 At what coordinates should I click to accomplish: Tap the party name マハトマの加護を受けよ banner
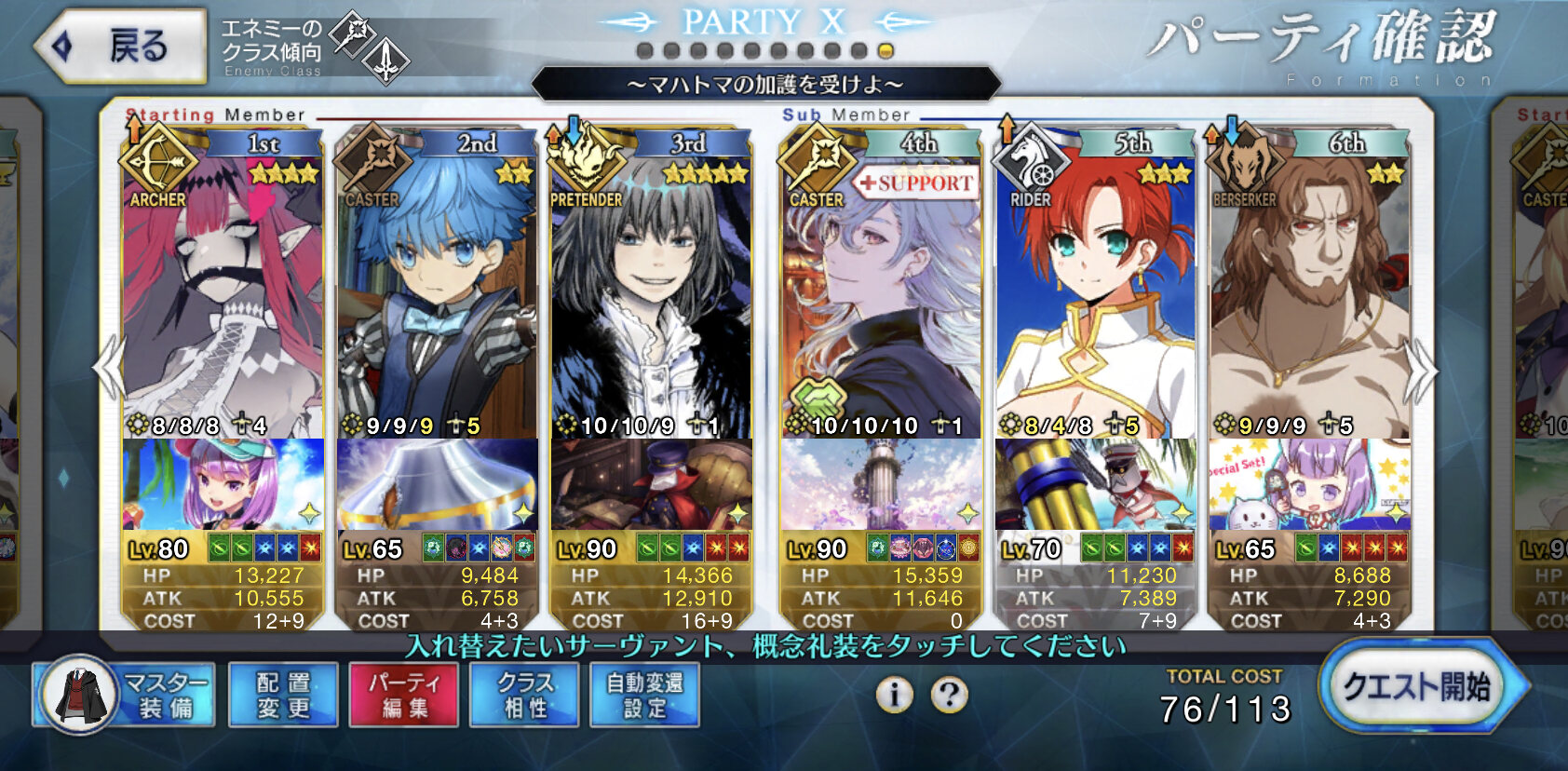765,85
